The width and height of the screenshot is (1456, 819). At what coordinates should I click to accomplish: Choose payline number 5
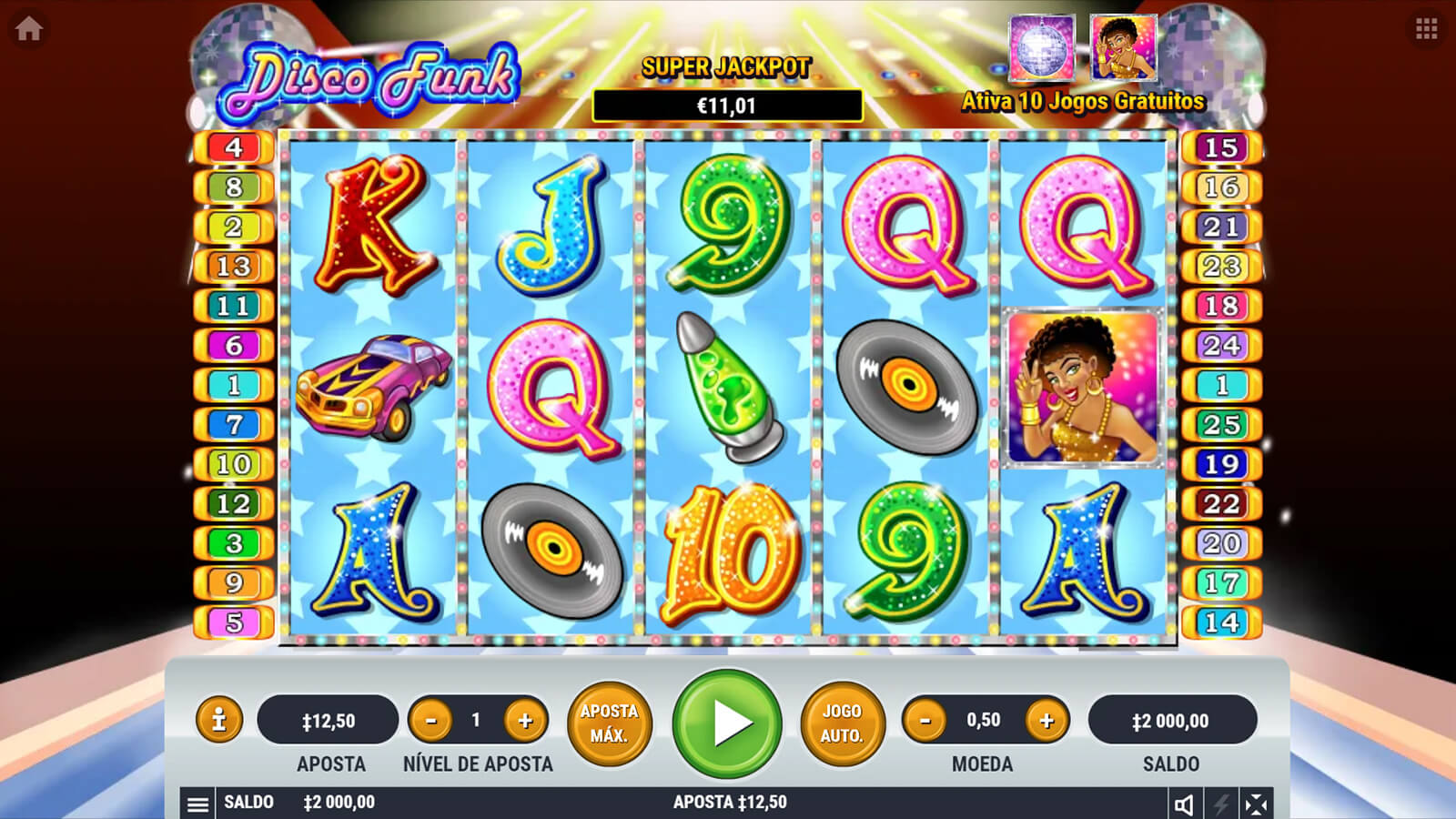(x=234, y=622)
